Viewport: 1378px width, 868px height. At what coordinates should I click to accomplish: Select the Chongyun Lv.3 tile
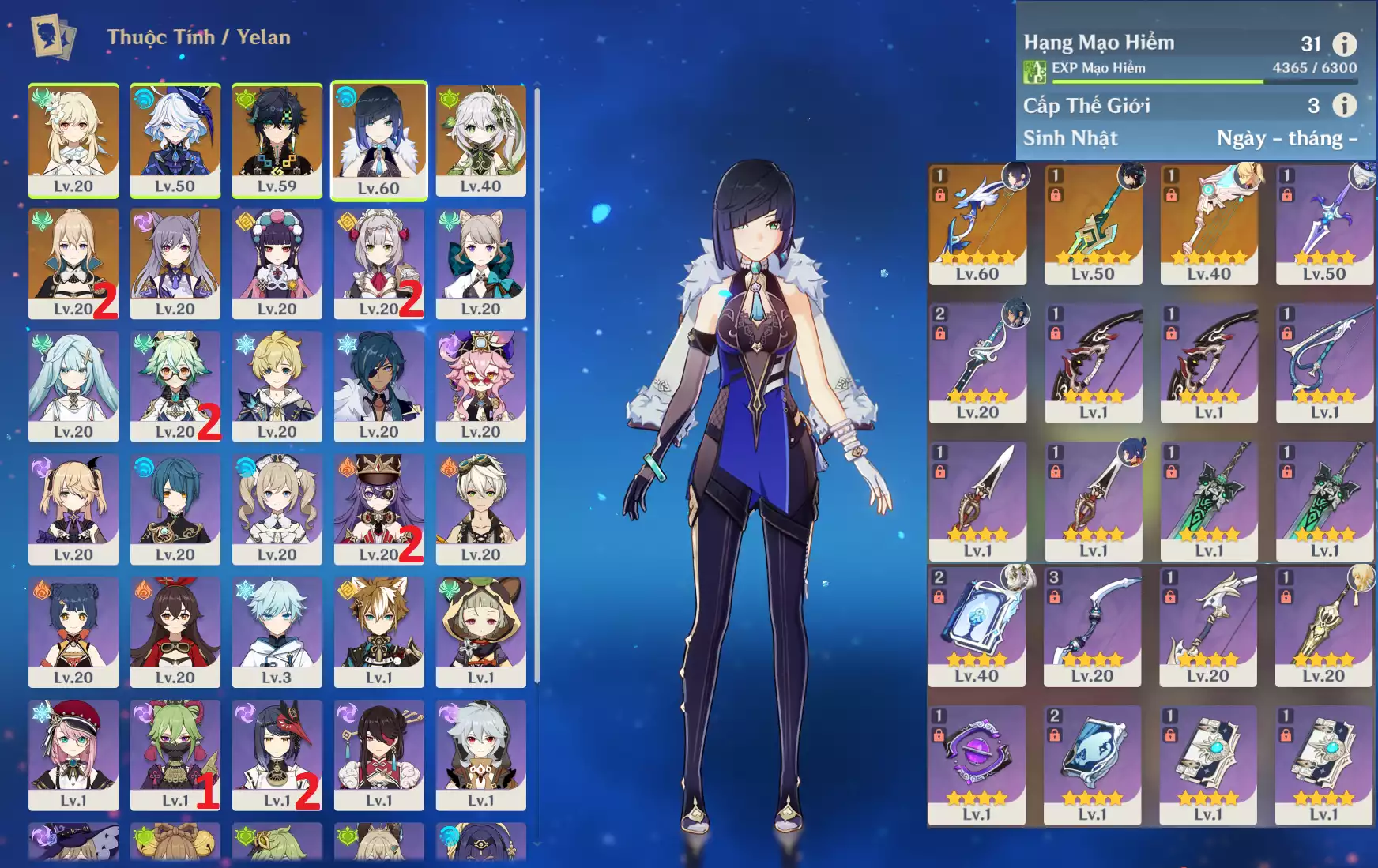pyautogui.click(x=277, y=631)
